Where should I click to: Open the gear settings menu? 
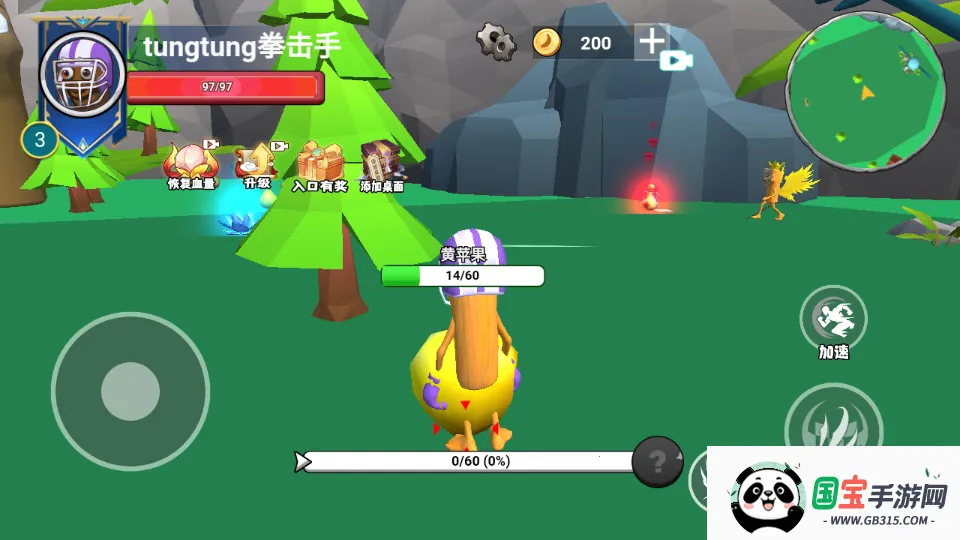point(495,42)
